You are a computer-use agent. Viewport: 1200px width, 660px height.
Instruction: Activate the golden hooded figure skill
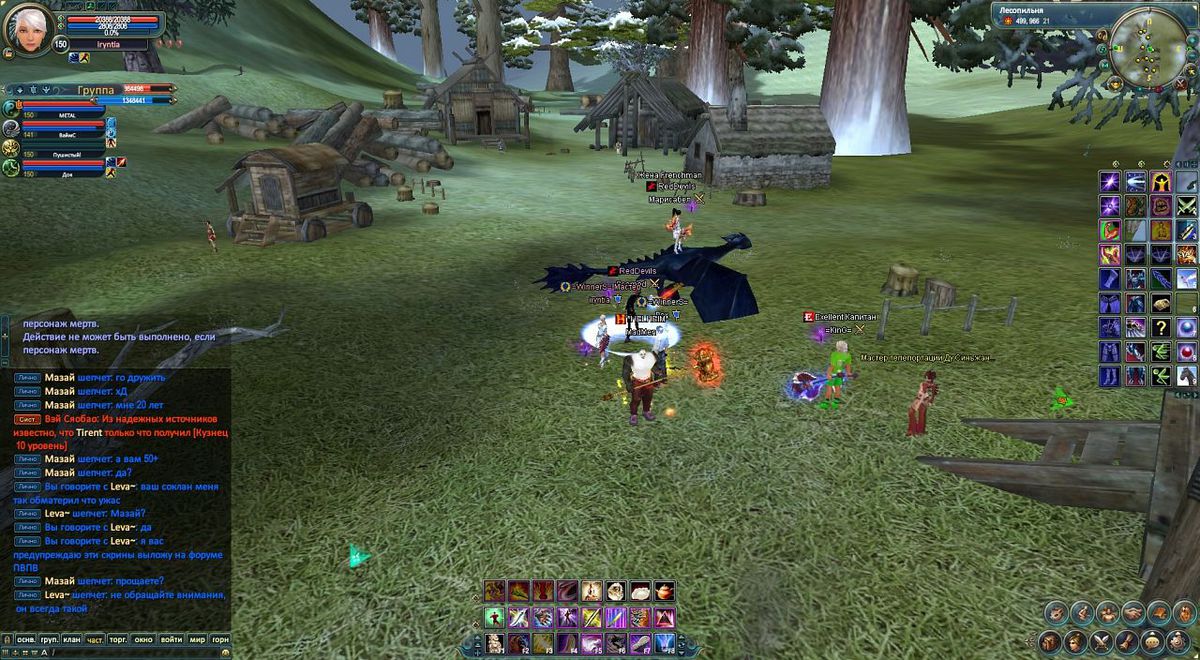tap(1160, 181)
